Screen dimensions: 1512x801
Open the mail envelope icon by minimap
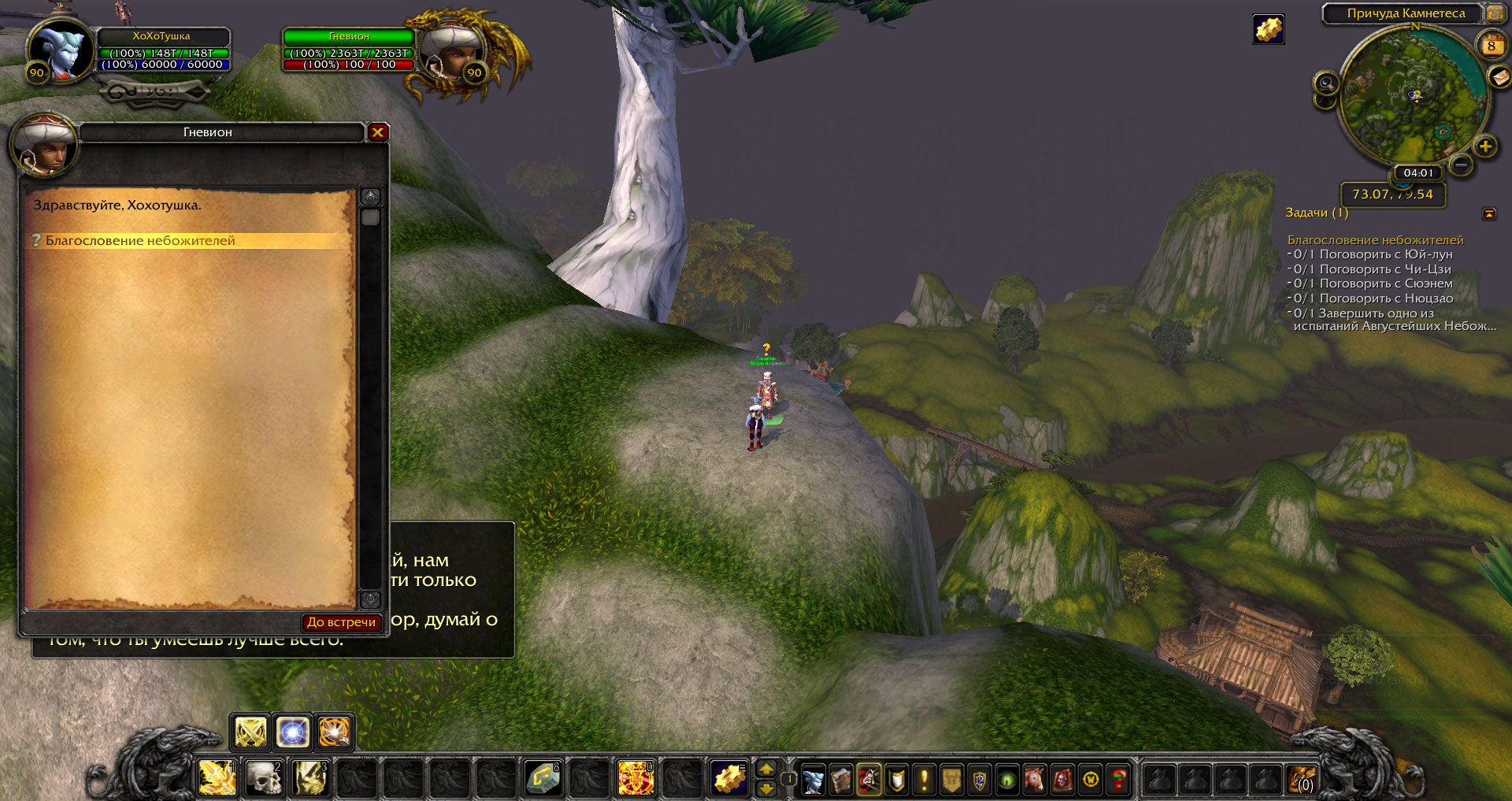(1499, 76)
